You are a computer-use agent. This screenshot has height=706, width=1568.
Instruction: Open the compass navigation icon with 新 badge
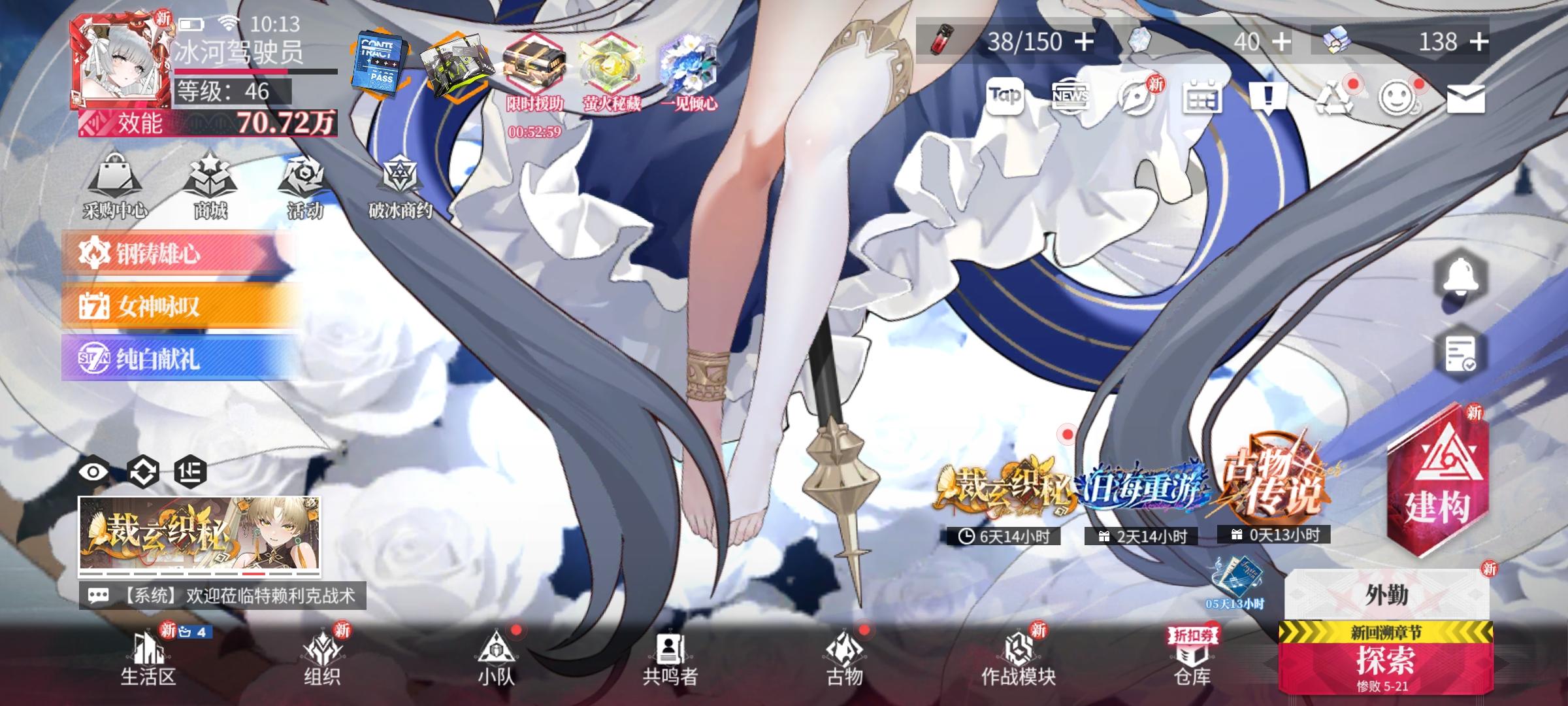click(x=1135, y=99)
